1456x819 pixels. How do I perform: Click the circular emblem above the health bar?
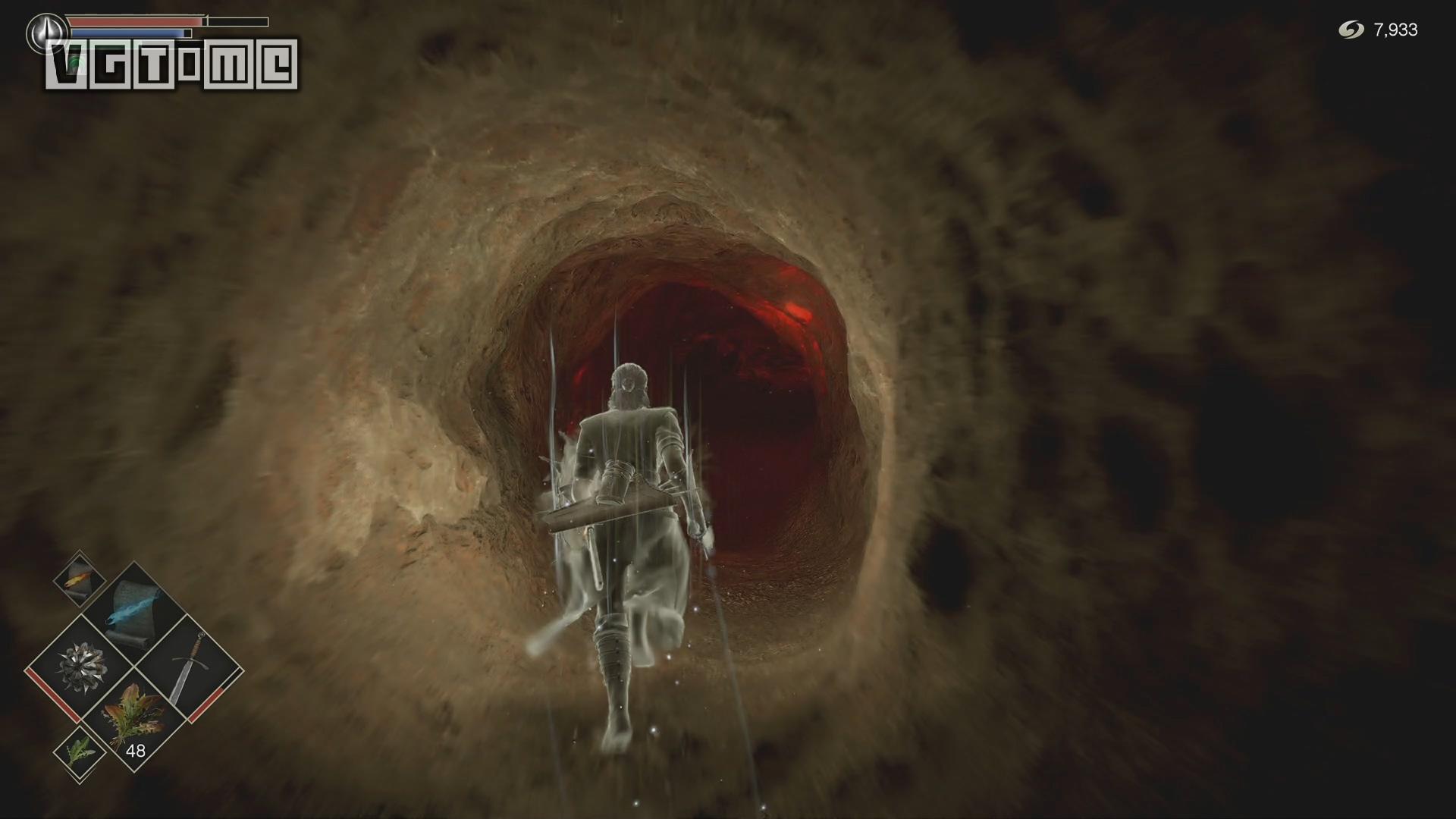tap(46, 33)
